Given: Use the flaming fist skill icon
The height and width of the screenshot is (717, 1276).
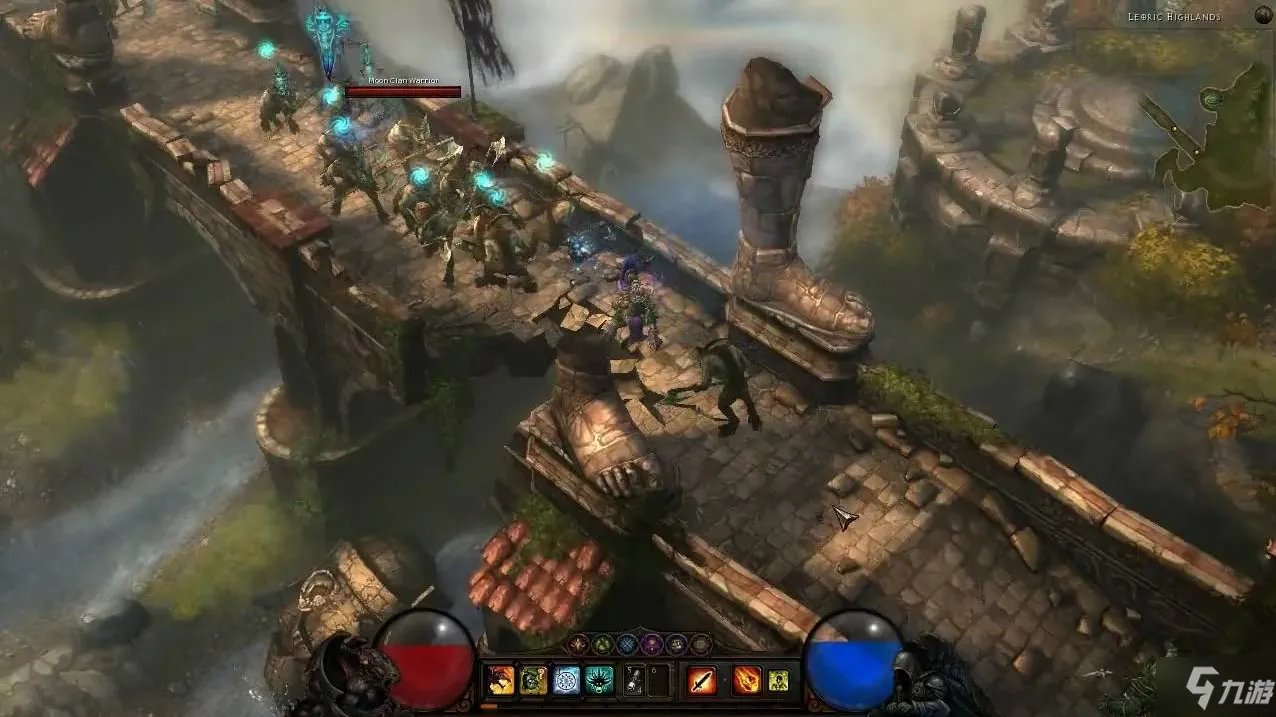Looking at the screenshot, I should click(746, 680).
